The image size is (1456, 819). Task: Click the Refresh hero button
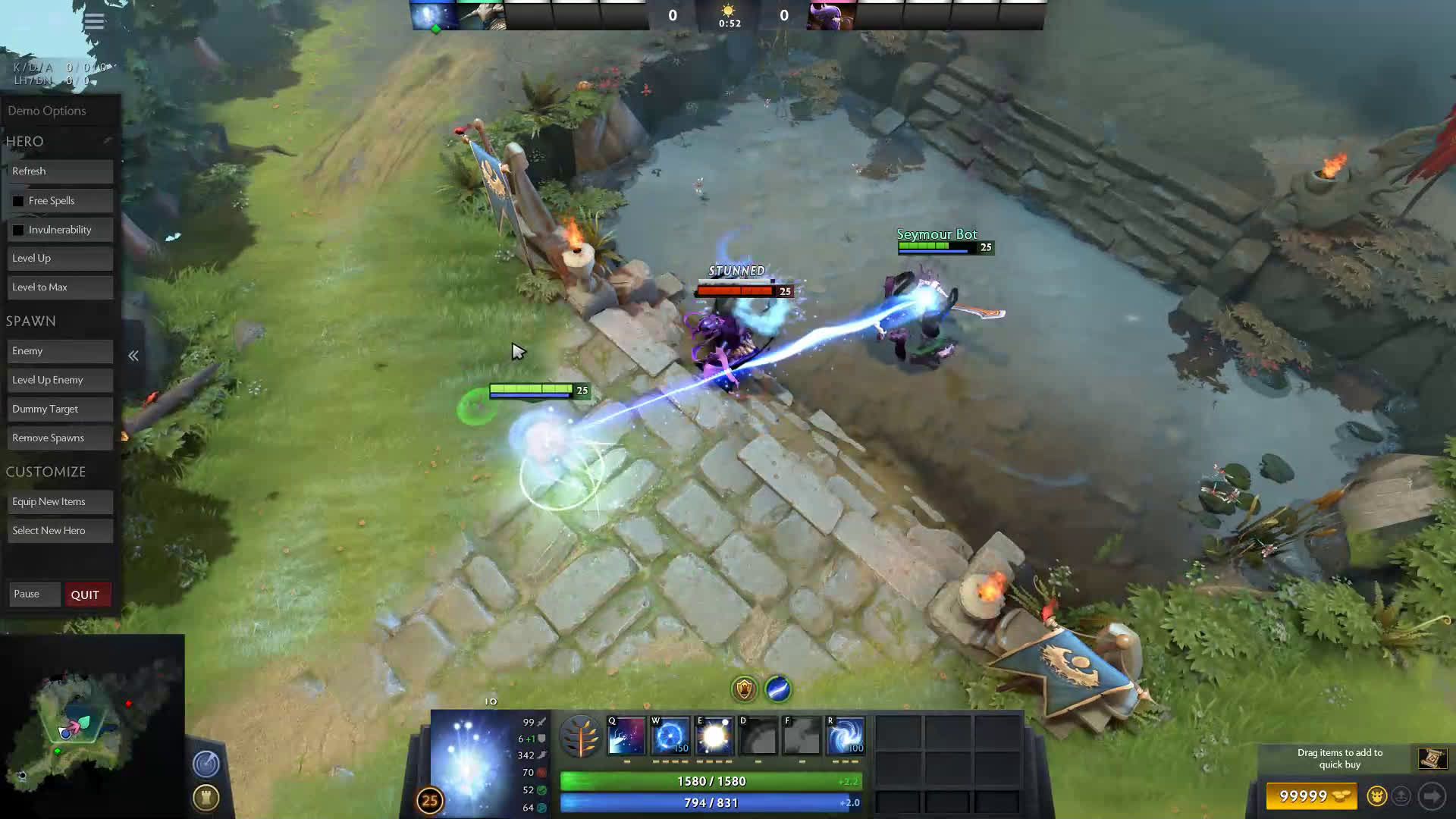pos(60,171)
